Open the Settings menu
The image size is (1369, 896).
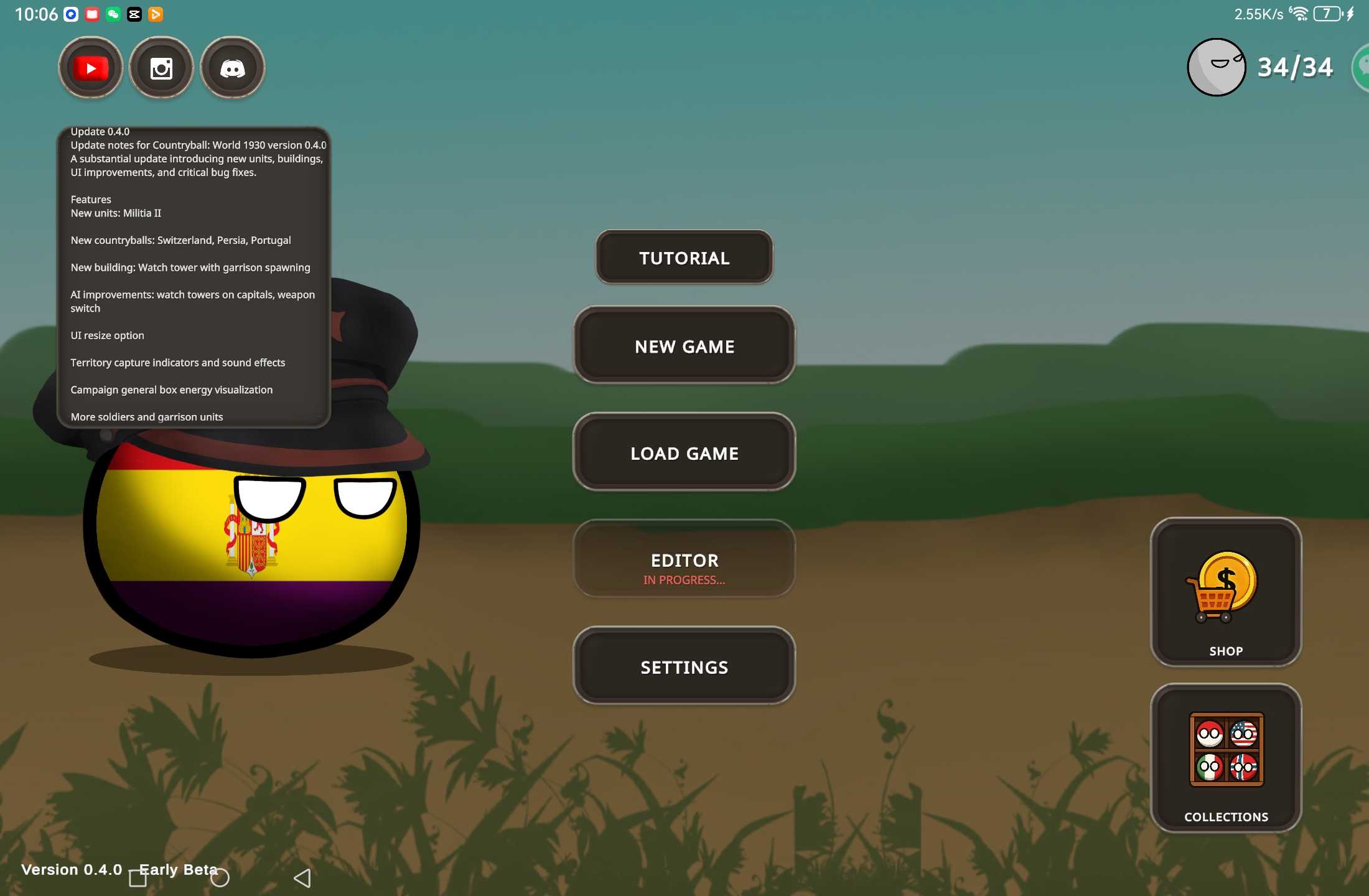point(684,667)
